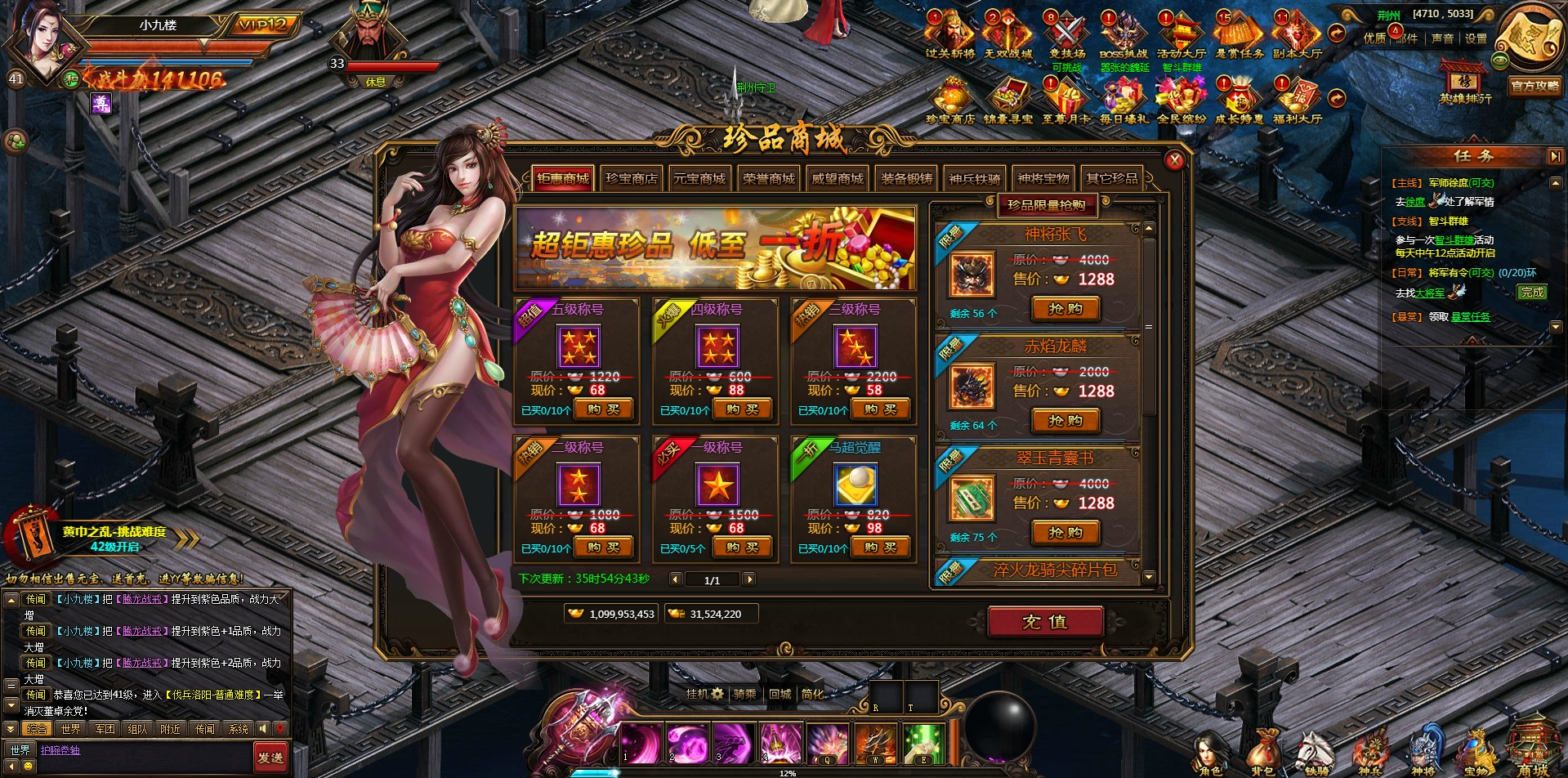The height and width of the screenshot is (778, 1568).
Task: Go to the next shop page arrow
Action: point(748,579)
